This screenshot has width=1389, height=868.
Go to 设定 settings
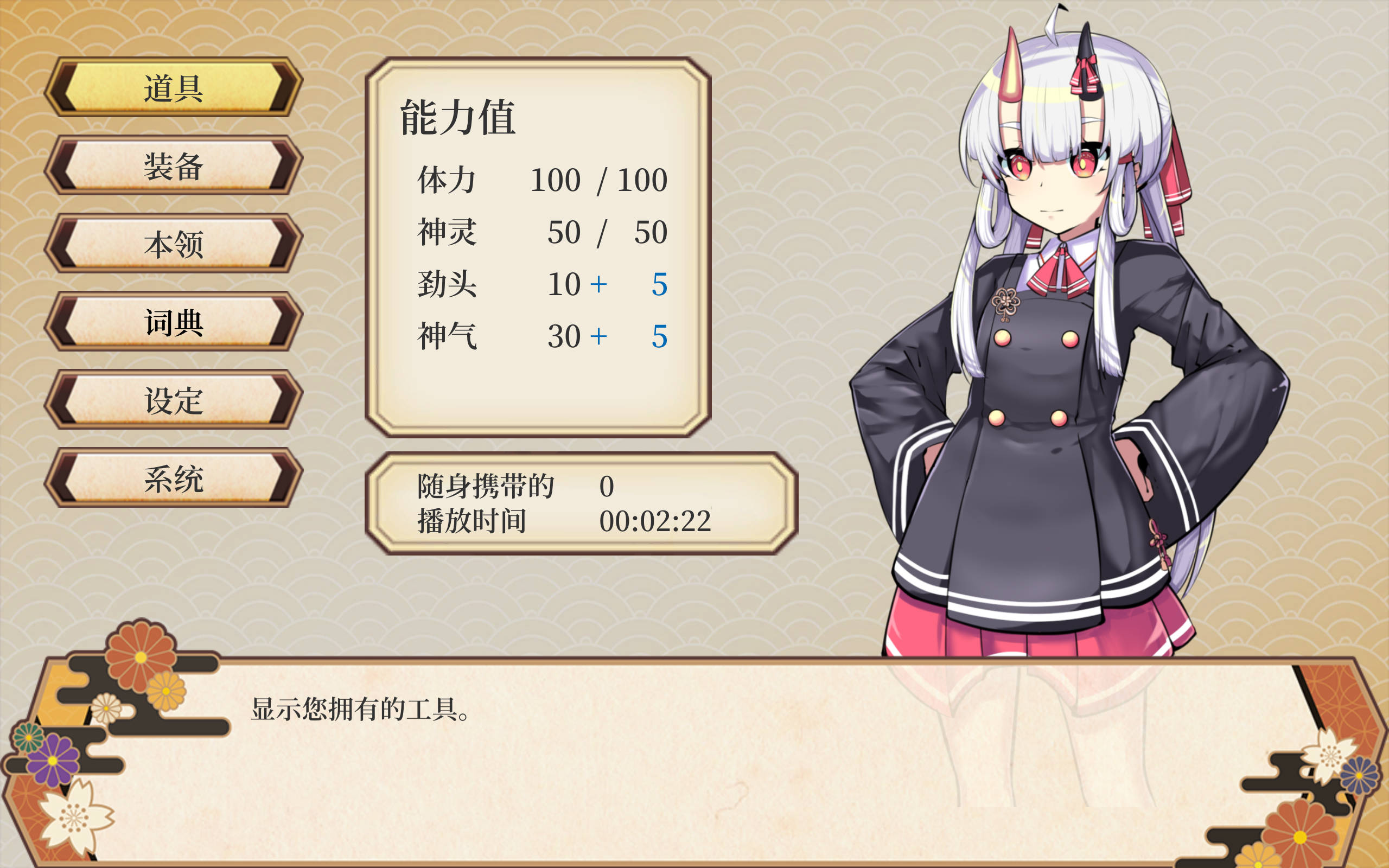point(173,400)
